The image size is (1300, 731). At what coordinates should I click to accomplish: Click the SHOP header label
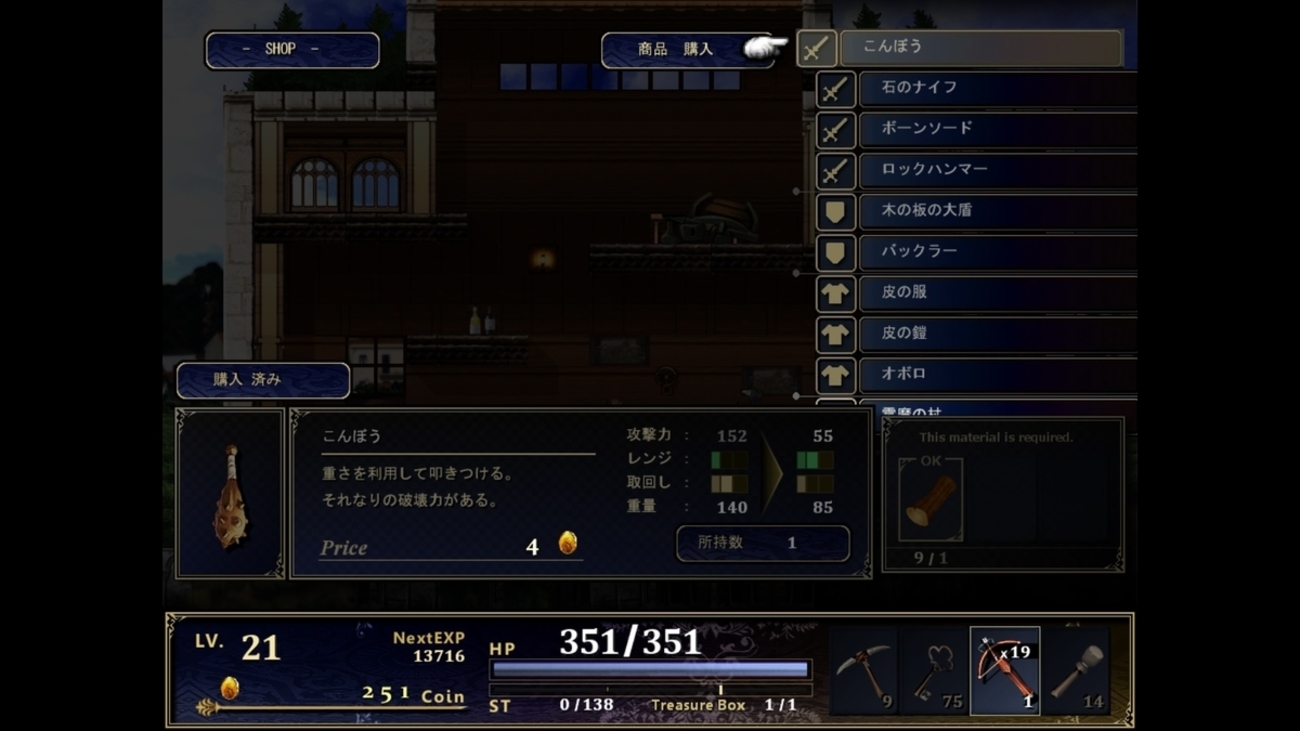(292, 50)
